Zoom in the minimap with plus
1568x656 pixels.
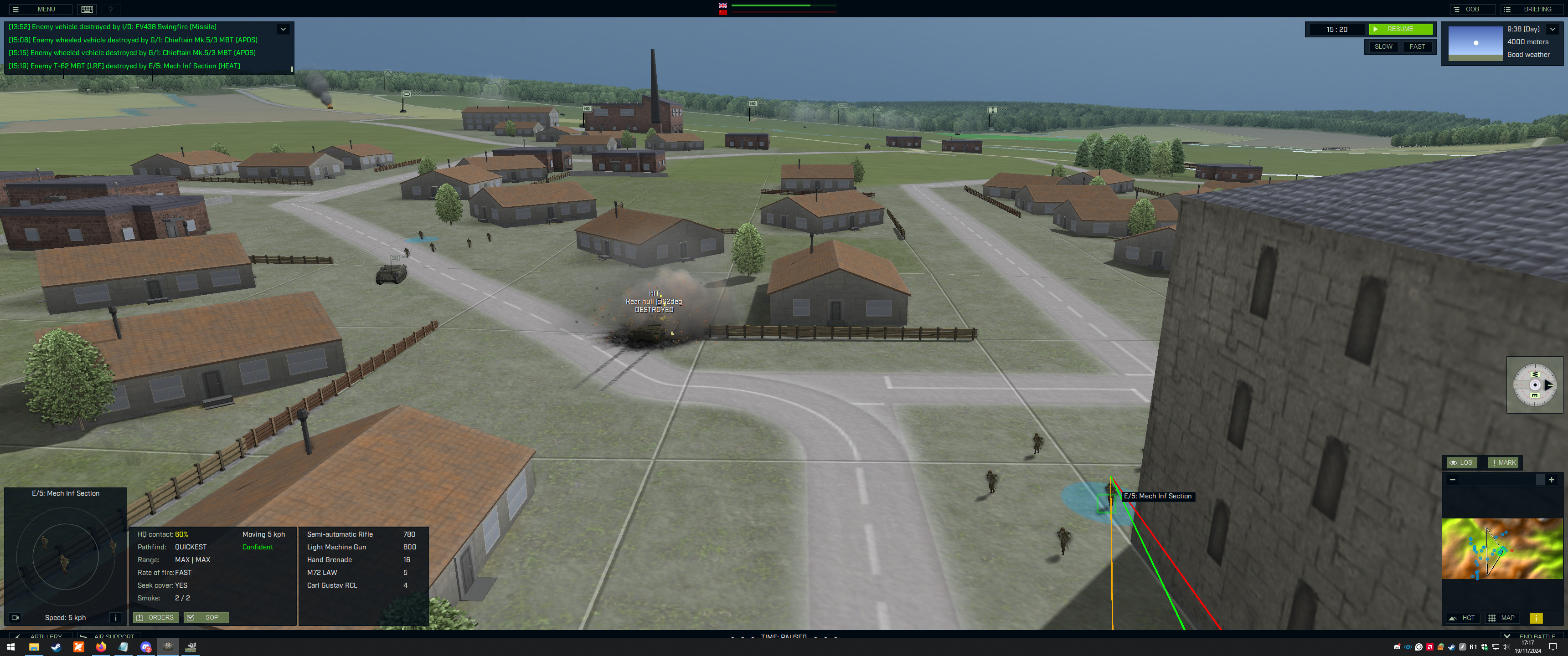[x=1552, y=480]
